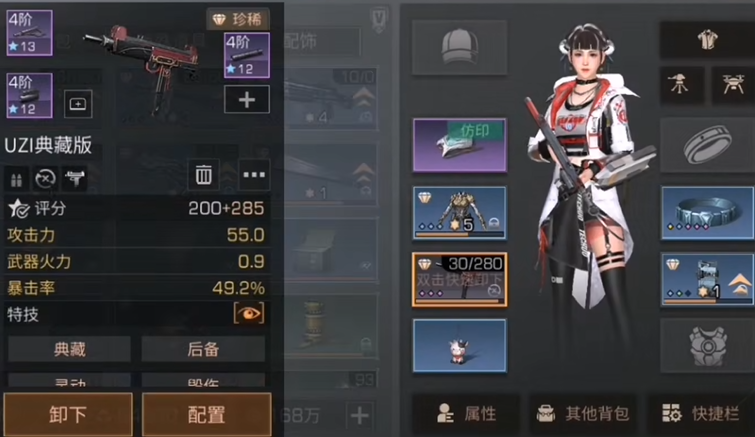The width and height of the screenshot is (755, 437).
Task: Toggle the 特技 eye visibility icon
Action: click(x=249, y=313)
